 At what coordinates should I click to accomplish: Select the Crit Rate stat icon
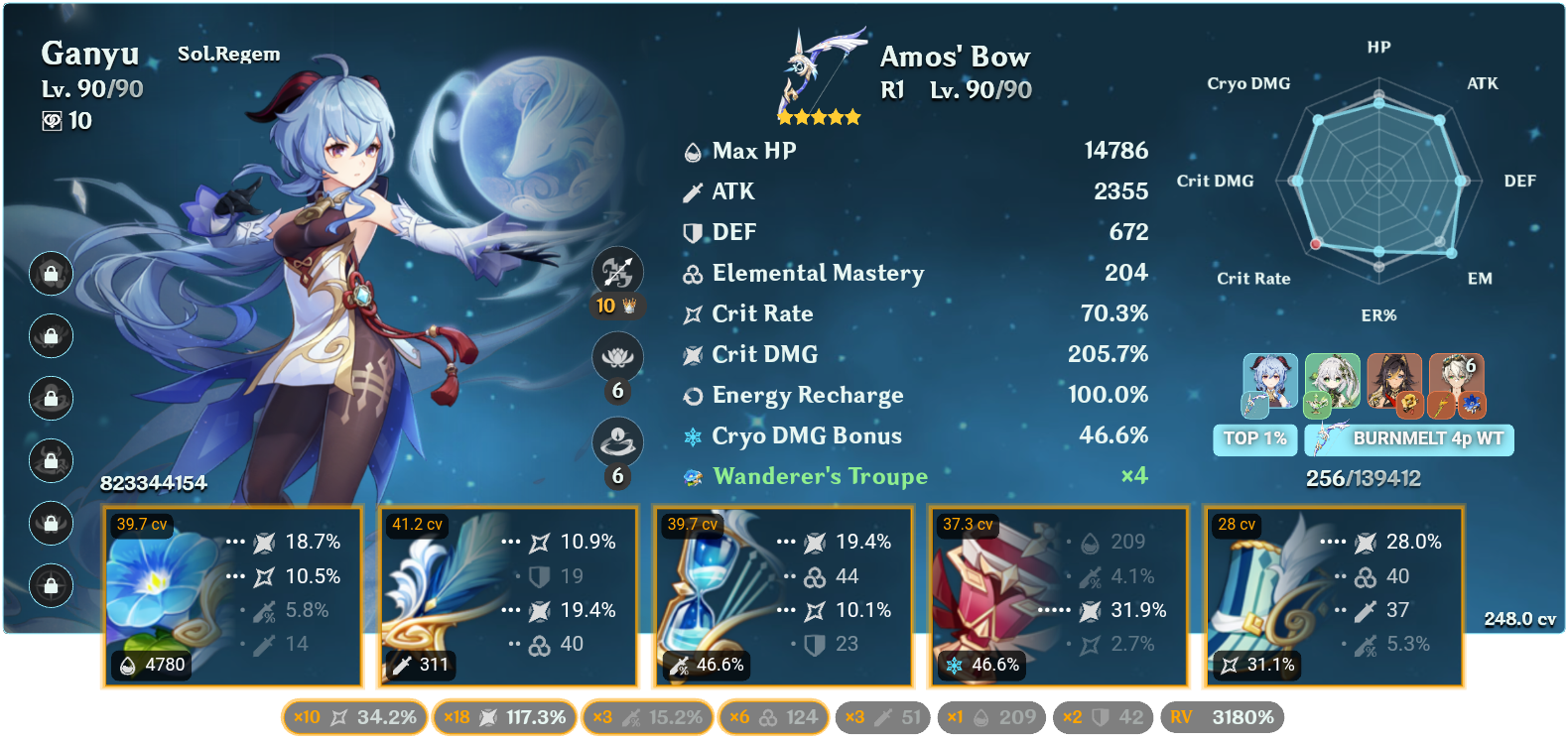692,313
